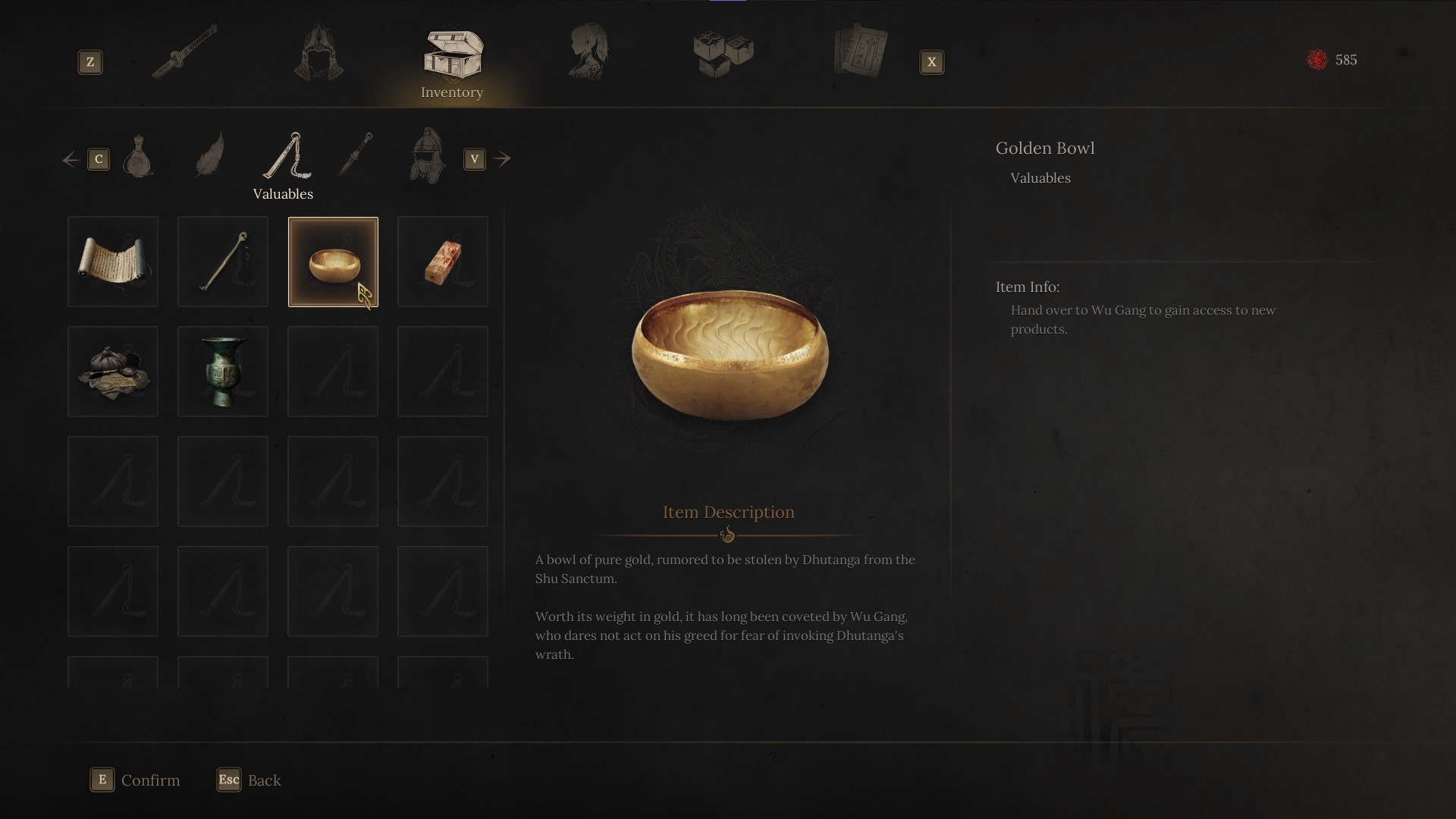This screenshot has width=1456, height=819.
Task: Switch to the cube blocks tab
Action: coord(723,54)
